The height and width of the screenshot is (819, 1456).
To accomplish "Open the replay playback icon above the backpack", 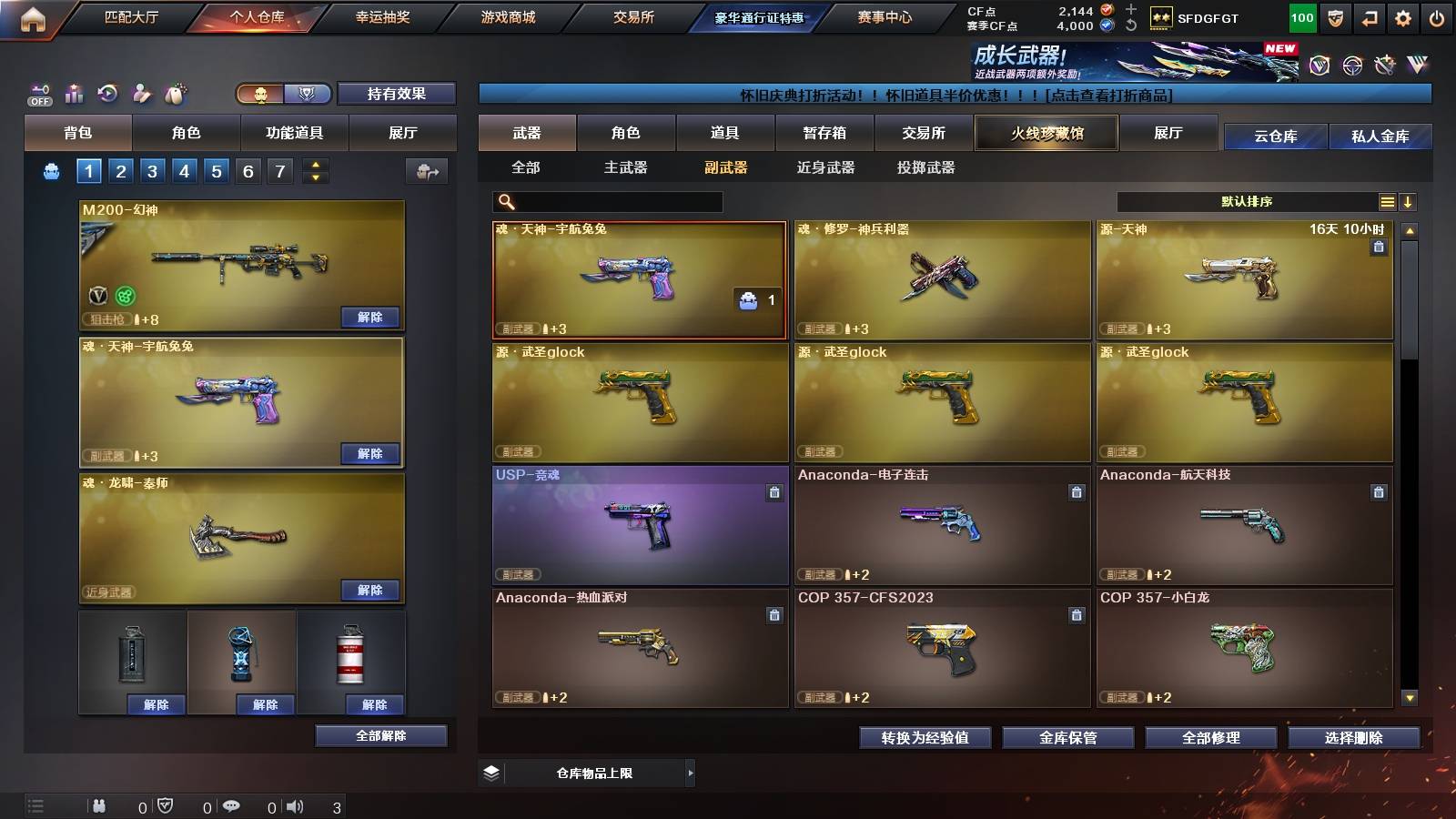I will (x=107, y=92).
